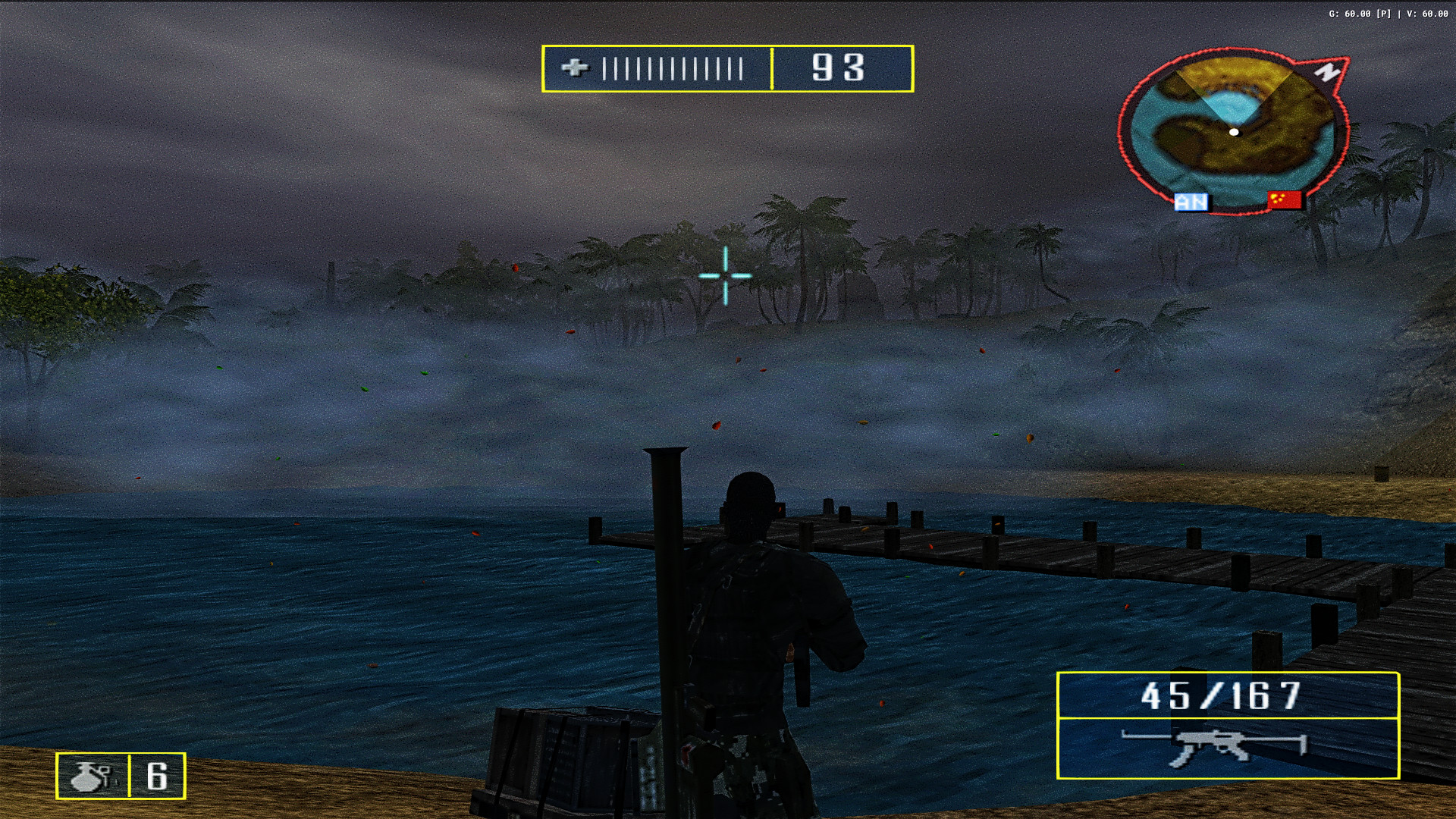
Task: Click the white player dot on the minimap
Action: [1236, 132]
